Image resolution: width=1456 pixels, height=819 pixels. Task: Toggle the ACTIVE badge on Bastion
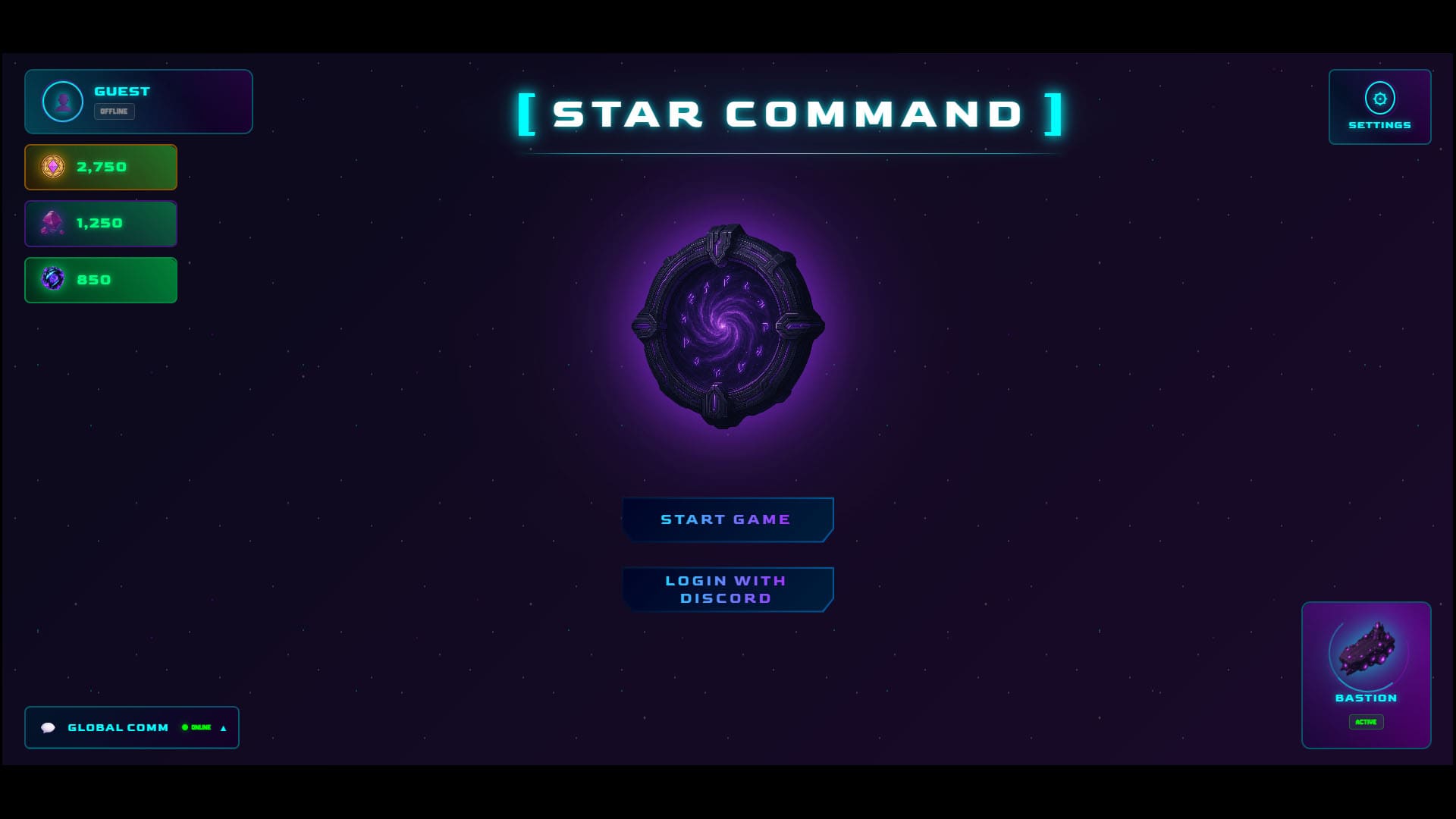click(x=1365, y=721)
